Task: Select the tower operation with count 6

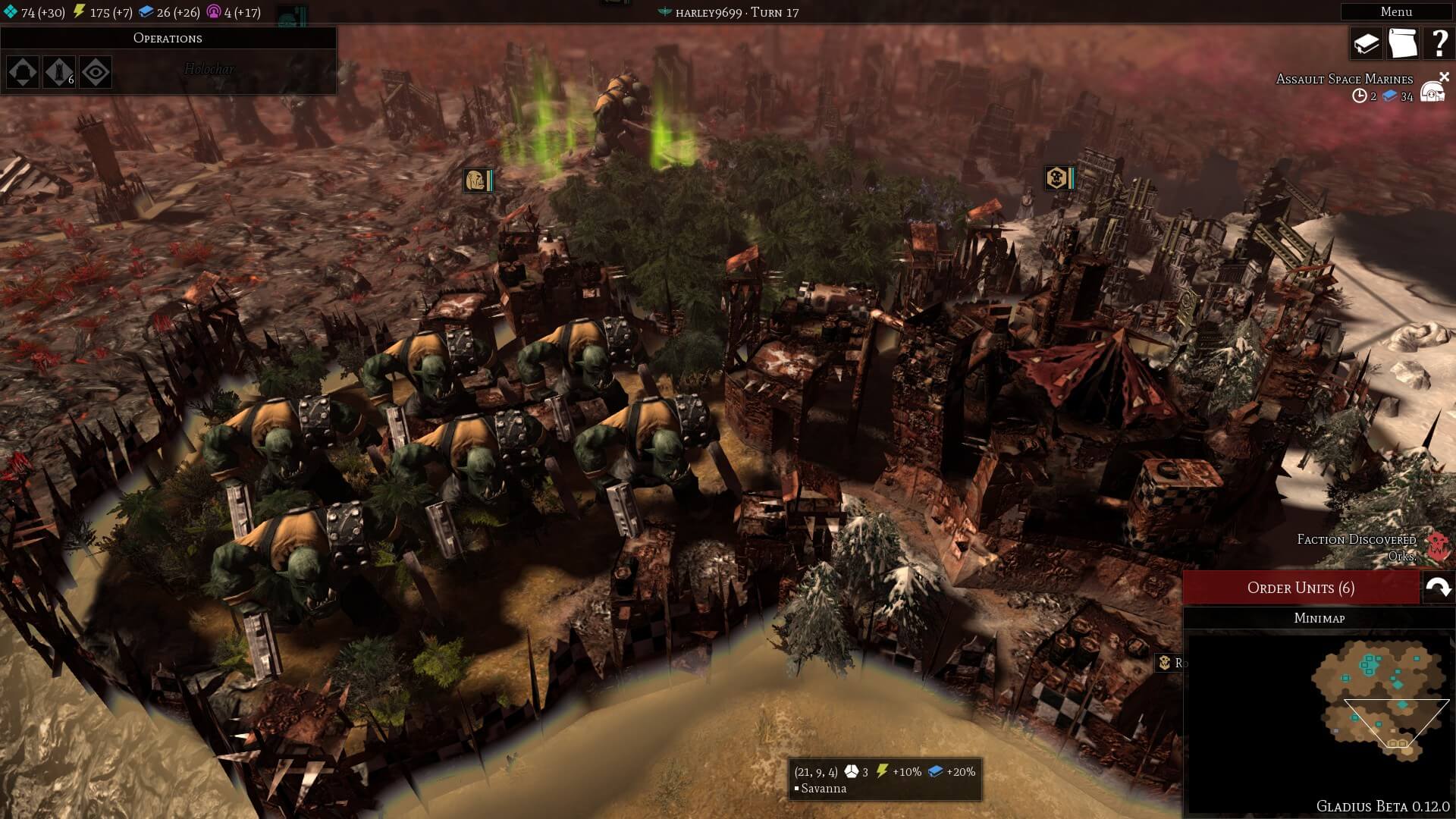Action: tap(59, 72)
